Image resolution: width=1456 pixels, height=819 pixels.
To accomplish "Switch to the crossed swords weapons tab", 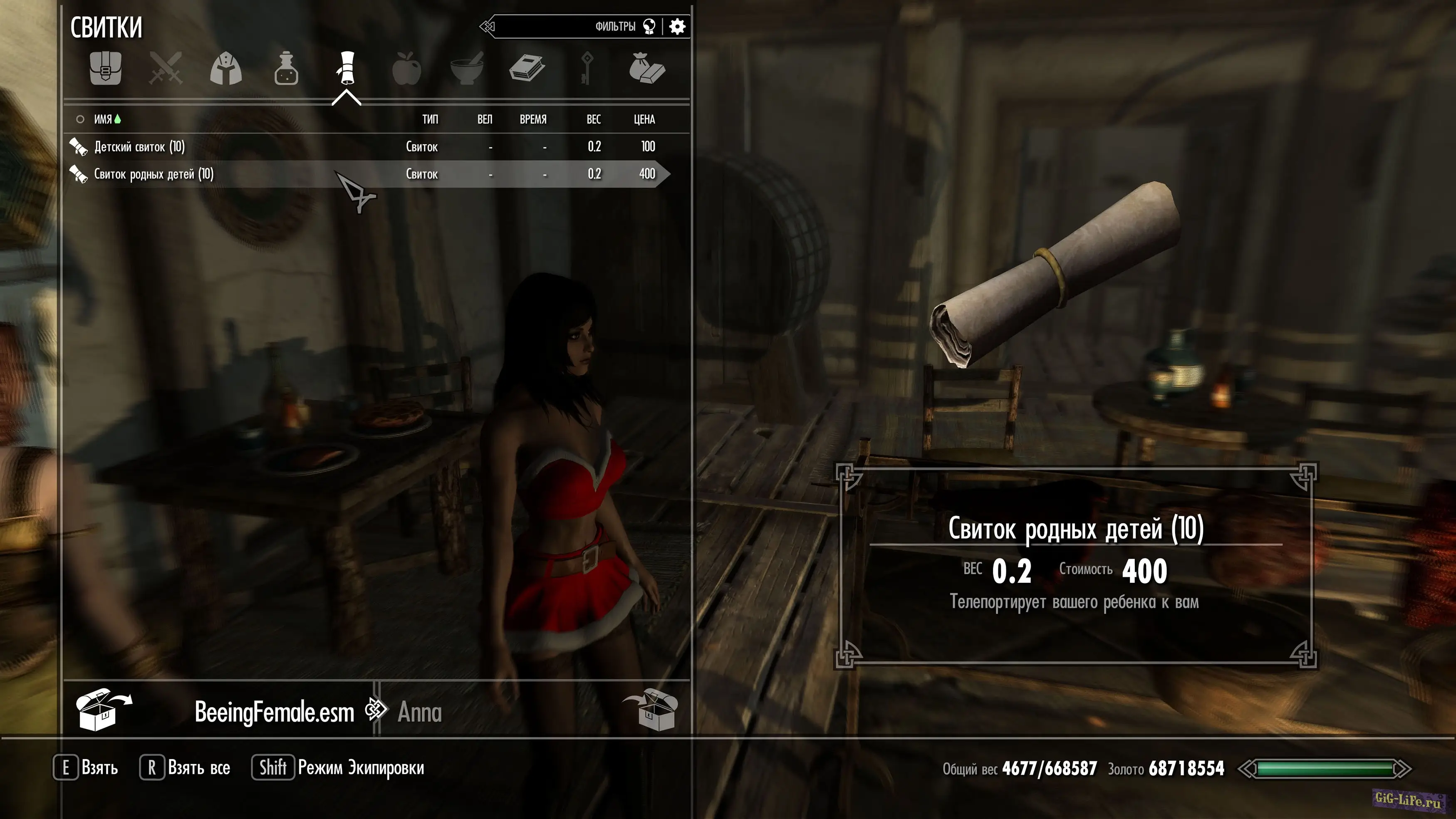I will click(x=166, y=68).
